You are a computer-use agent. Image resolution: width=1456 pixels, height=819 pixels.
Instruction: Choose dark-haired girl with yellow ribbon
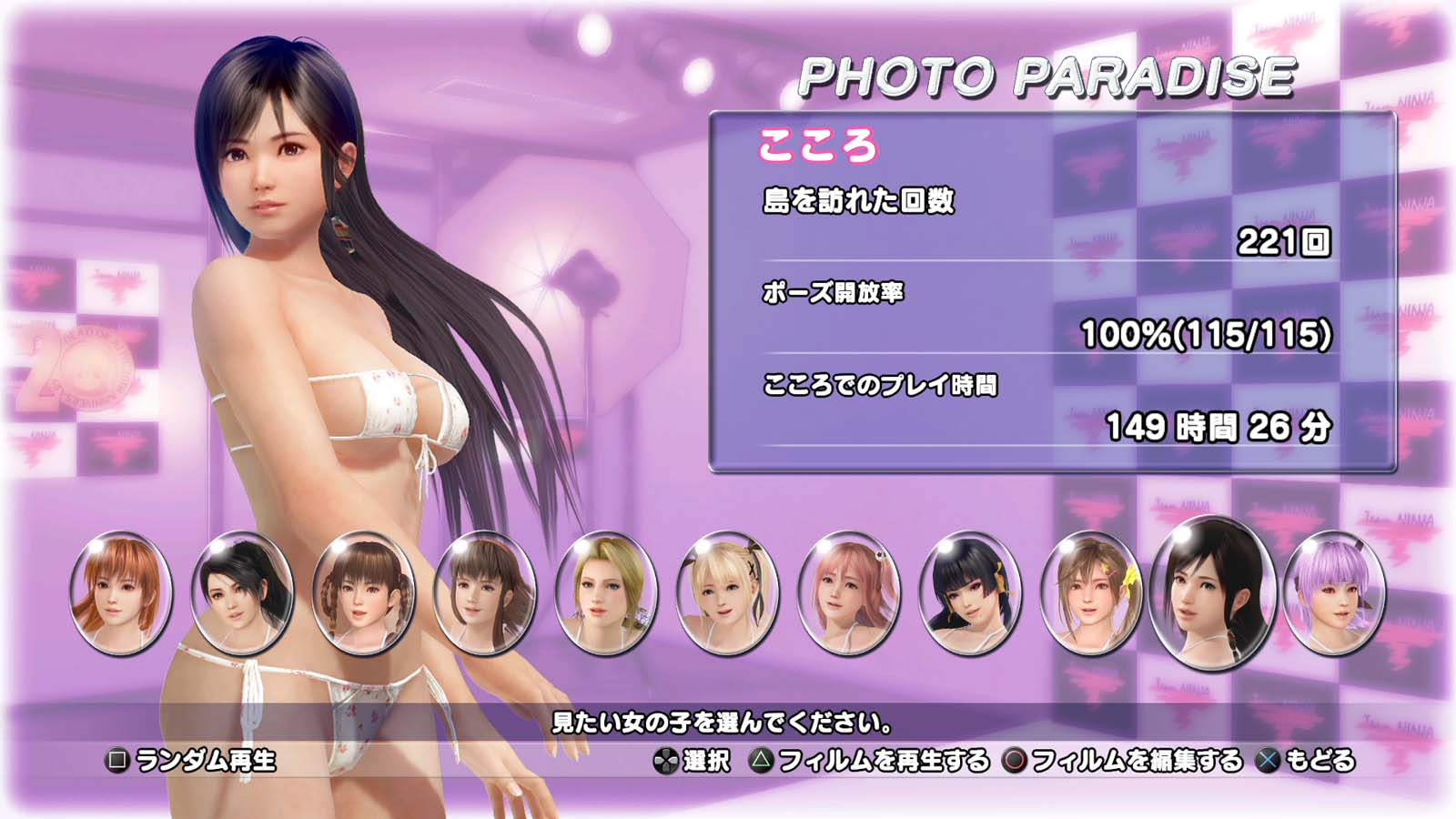969,593
